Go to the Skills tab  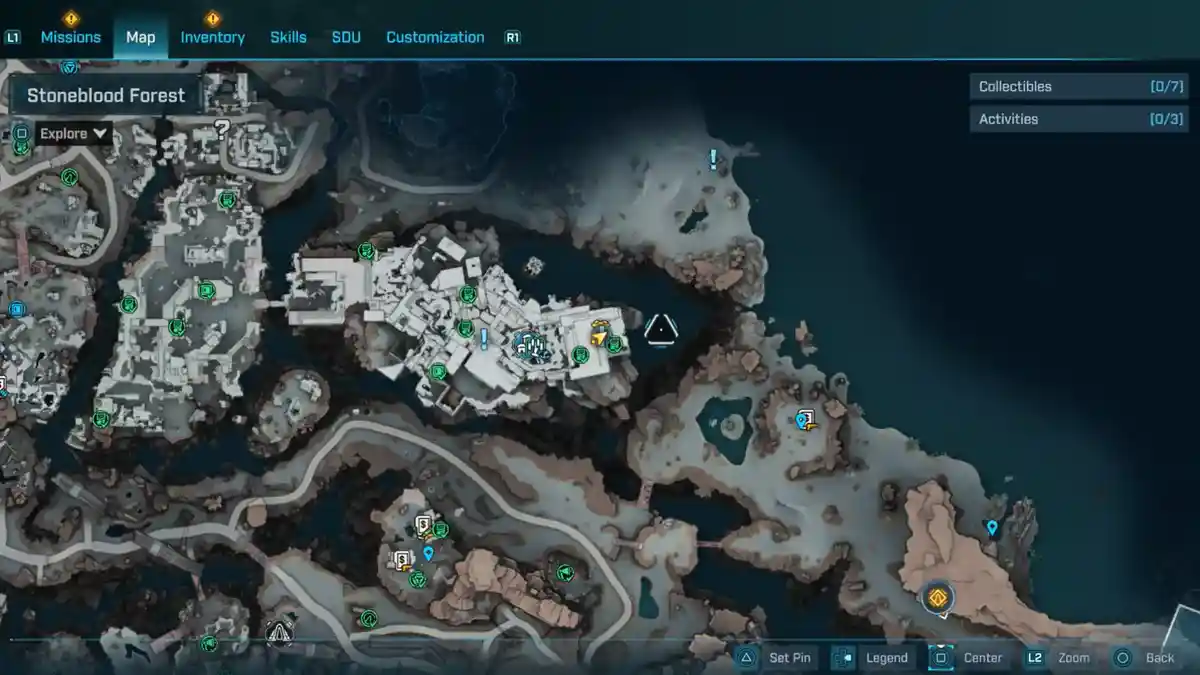point(288,37)
